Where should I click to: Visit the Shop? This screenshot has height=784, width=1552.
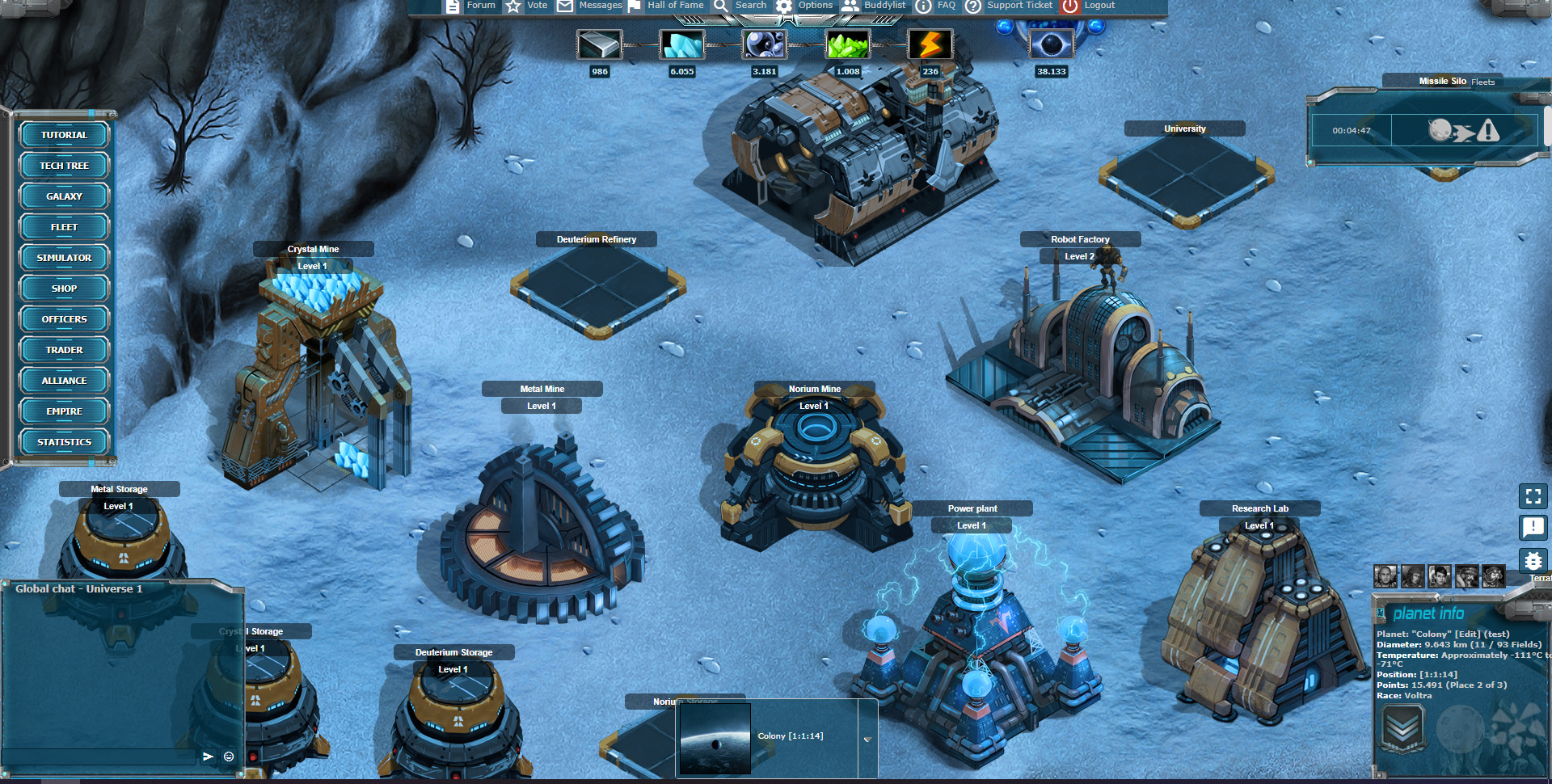tap(64, 289)
